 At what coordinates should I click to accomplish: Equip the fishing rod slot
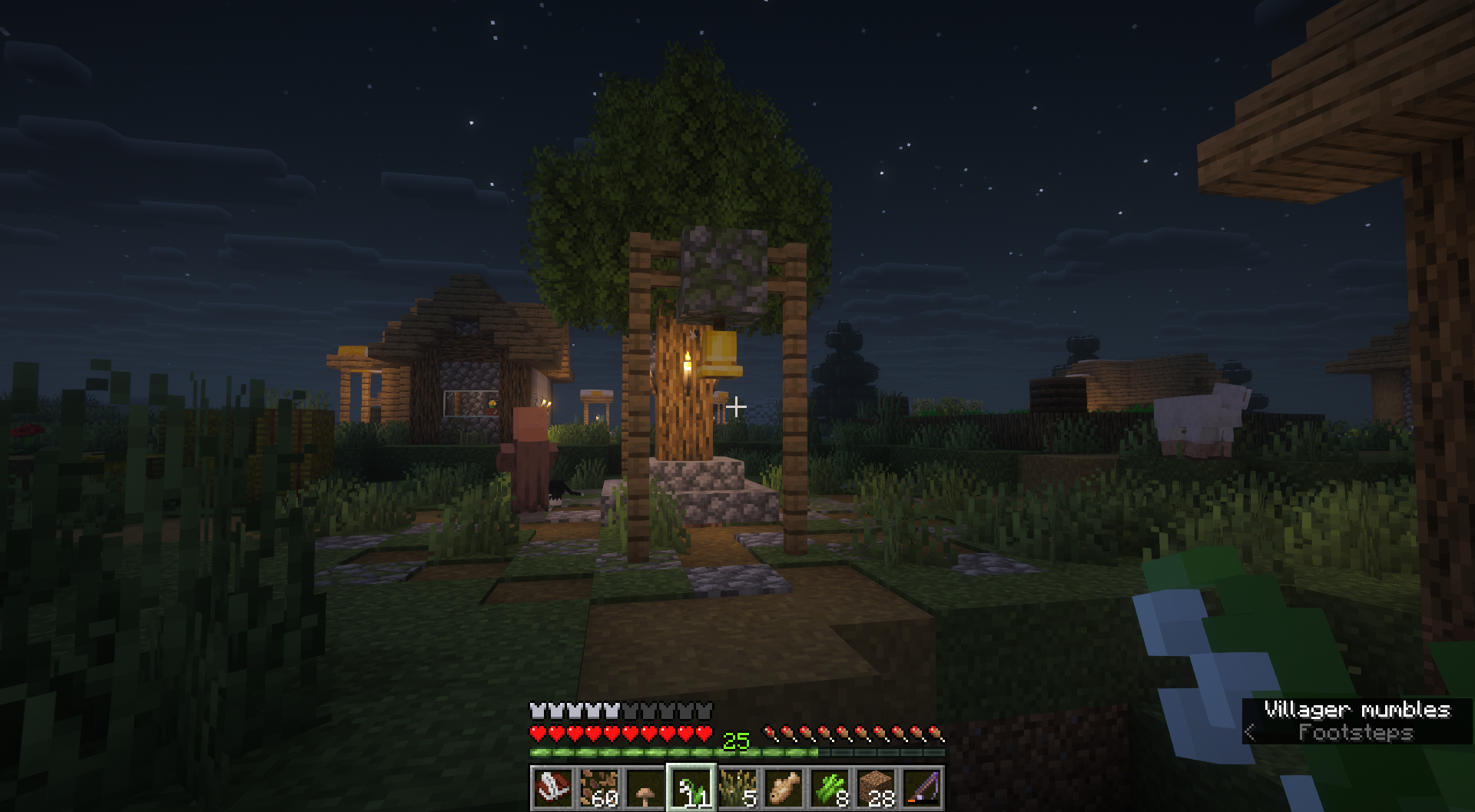(x=922, y=787)
